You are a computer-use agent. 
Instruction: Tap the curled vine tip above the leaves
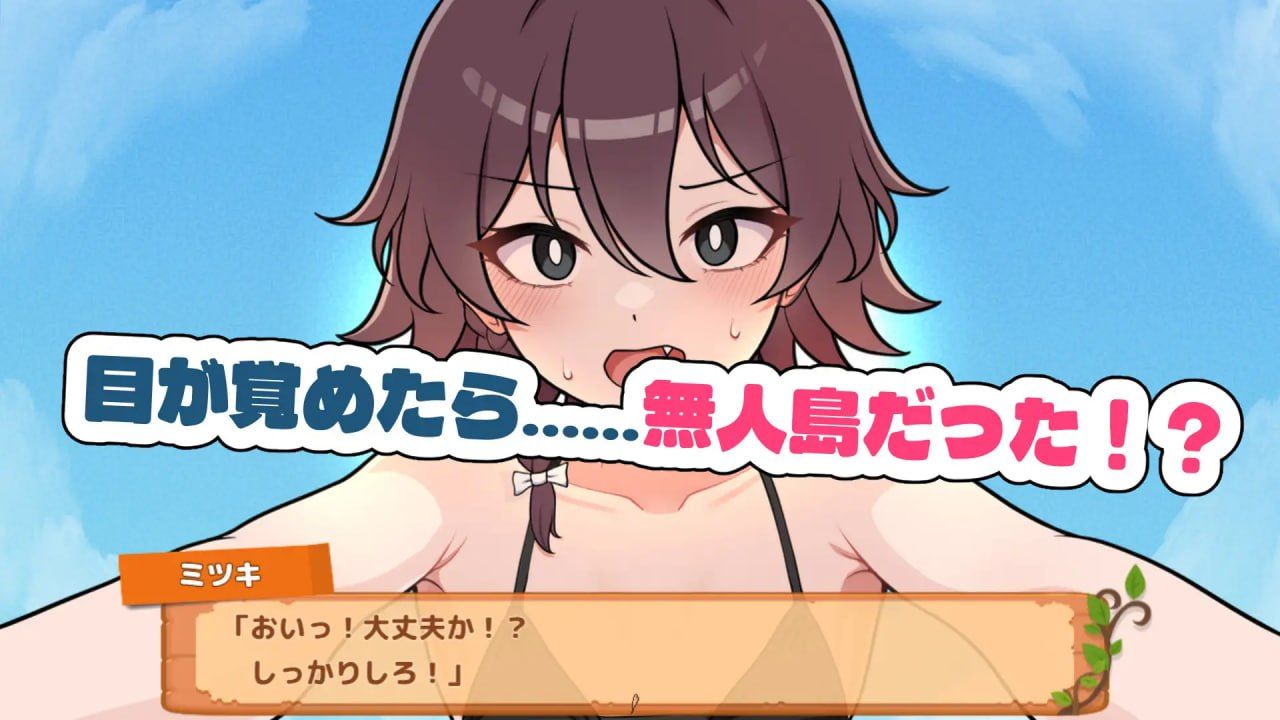coord(1139,614)
